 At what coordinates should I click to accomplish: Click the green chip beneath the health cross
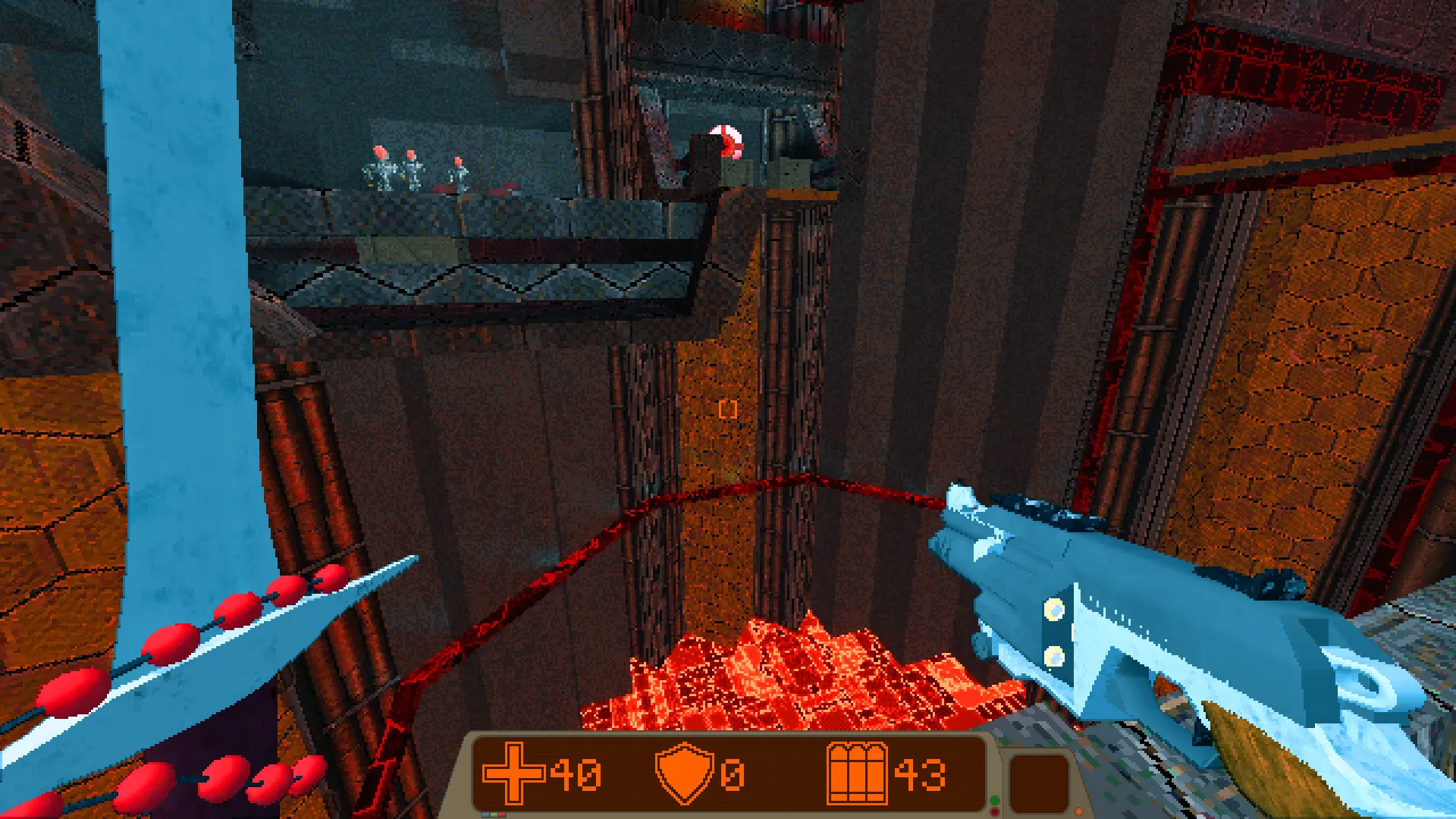493,814
